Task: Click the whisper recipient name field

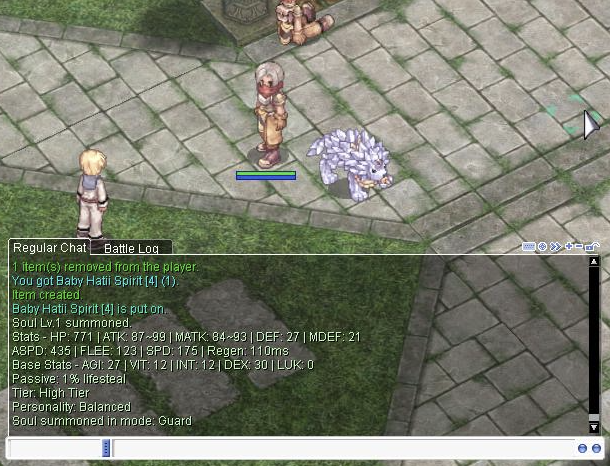Action: (x=55, y=449)
